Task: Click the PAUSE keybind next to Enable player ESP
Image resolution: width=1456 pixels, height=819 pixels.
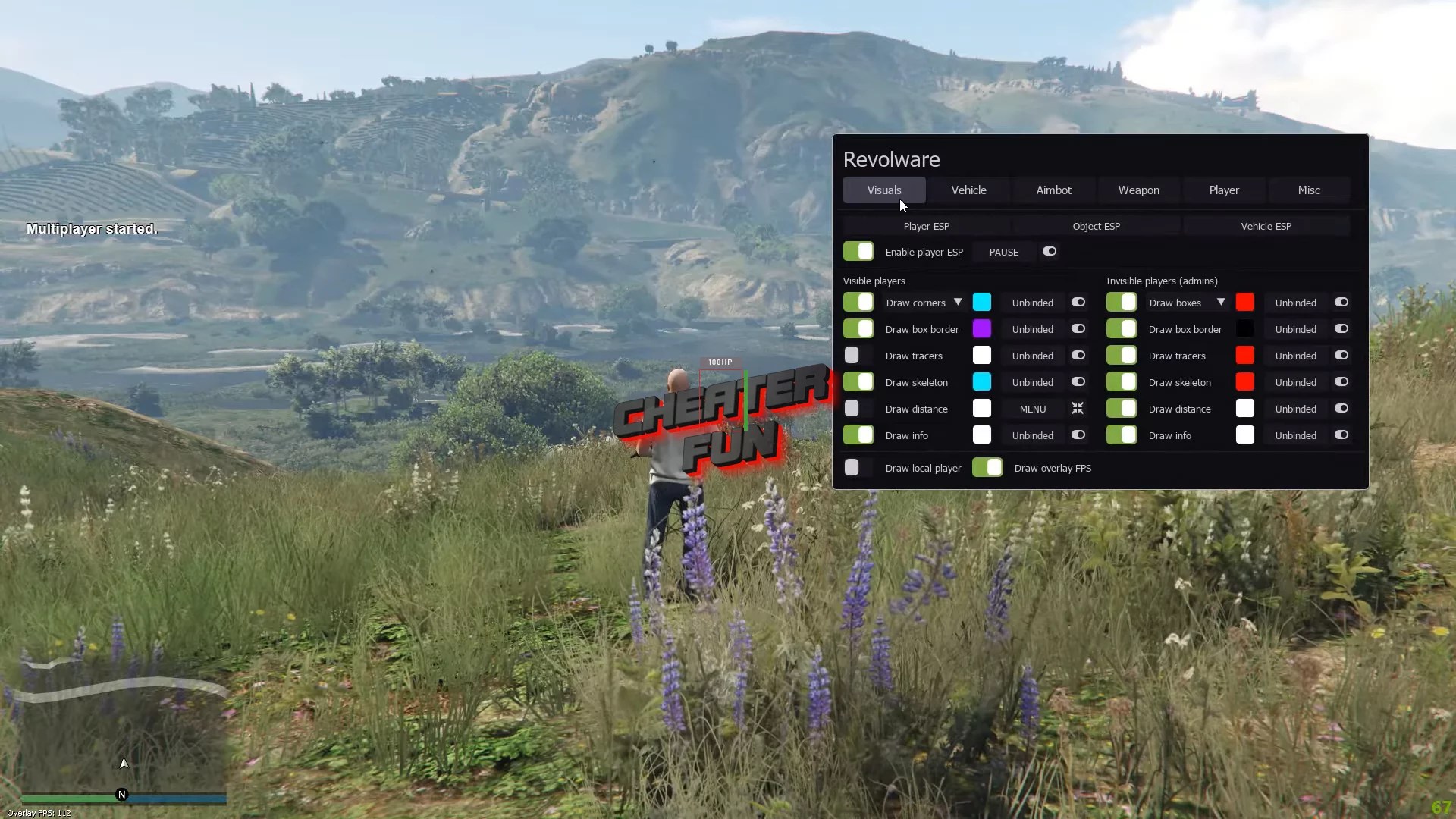Action: (1003, 251)
